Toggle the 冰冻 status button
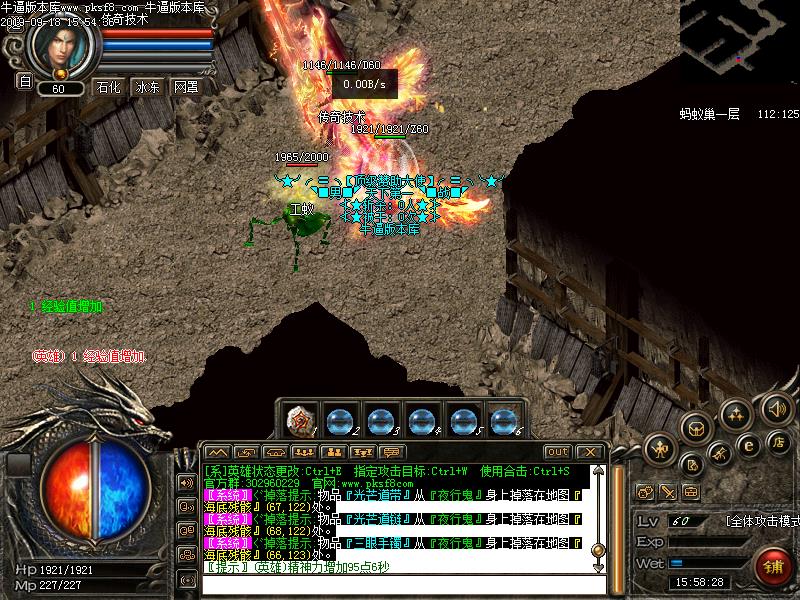The image size is (800, 600). point(148,87)
